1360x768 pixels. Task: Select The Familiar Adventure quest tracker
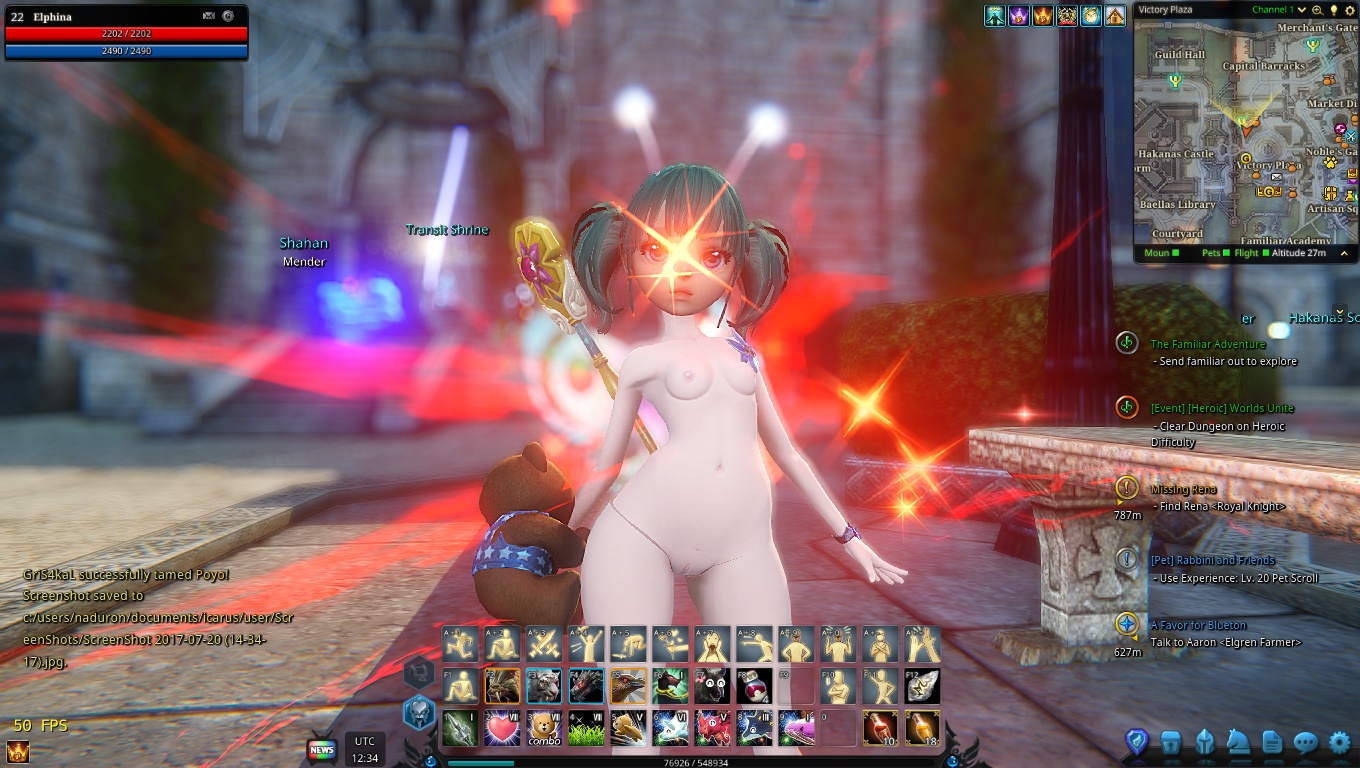(1207, 344)
